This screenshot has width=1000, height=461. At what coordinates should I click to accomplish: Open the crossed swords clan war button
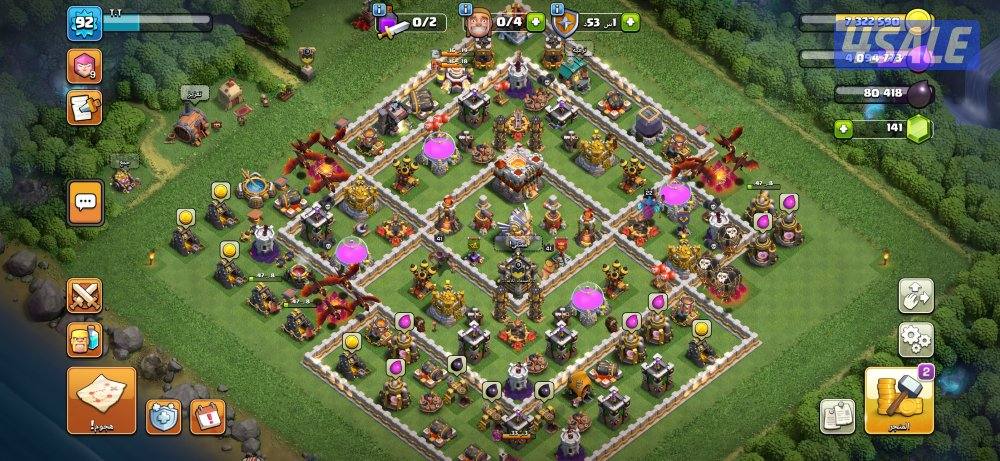click(84, 295)
